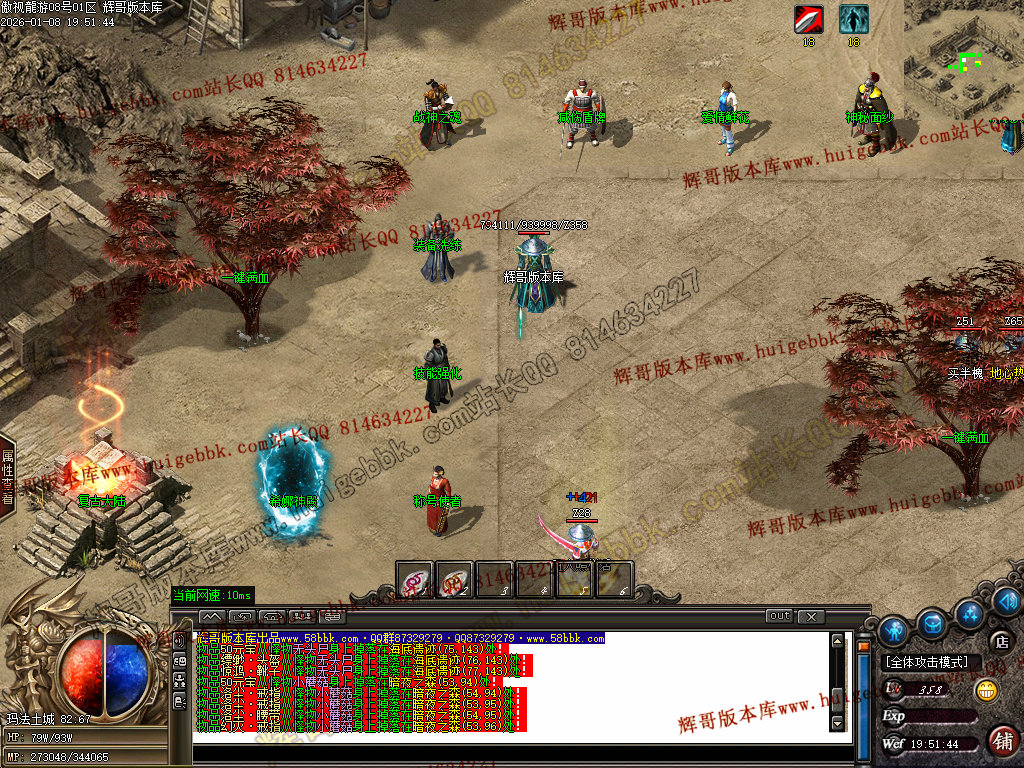Change the 全体攻击模式 attack mode label
The image size is (1024, 768).
tap(927, 662)
